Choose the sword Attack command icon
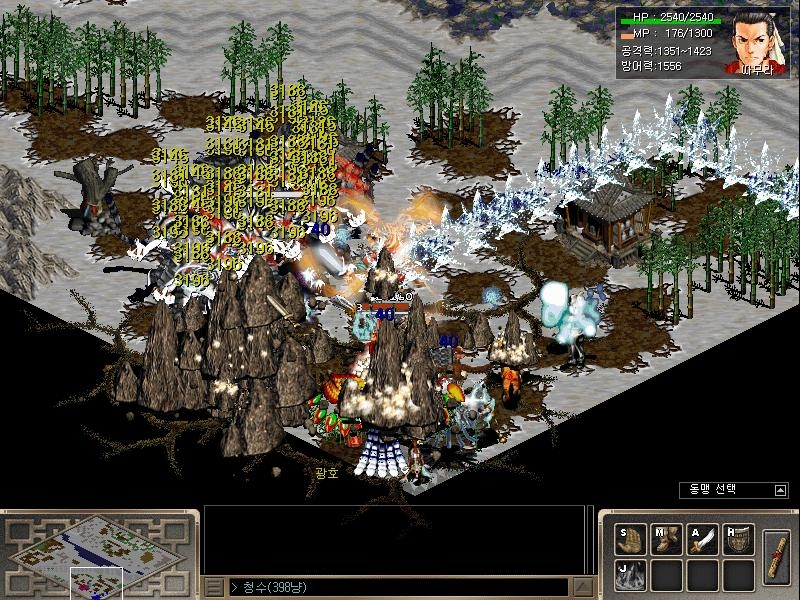Screen dimensions: 800x600 (x=702, y=539)
